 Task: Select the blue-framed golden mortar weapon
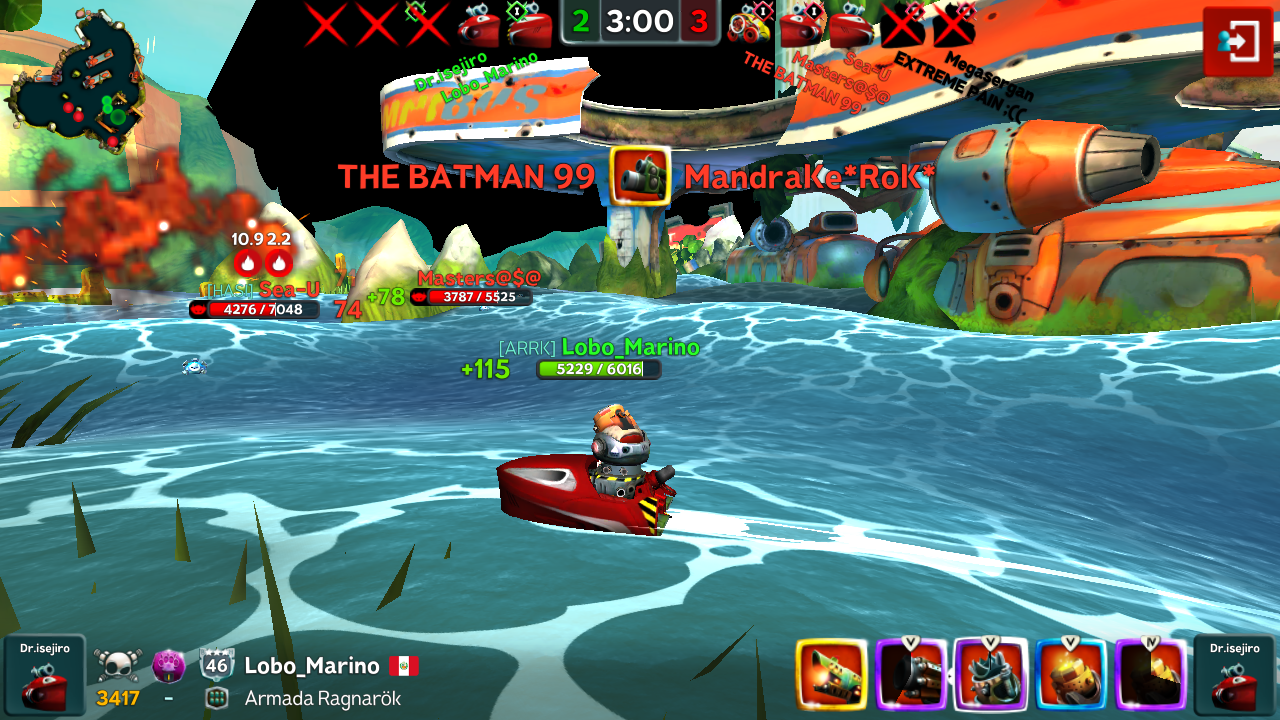pyautogui.click(x=1071, y=675)
